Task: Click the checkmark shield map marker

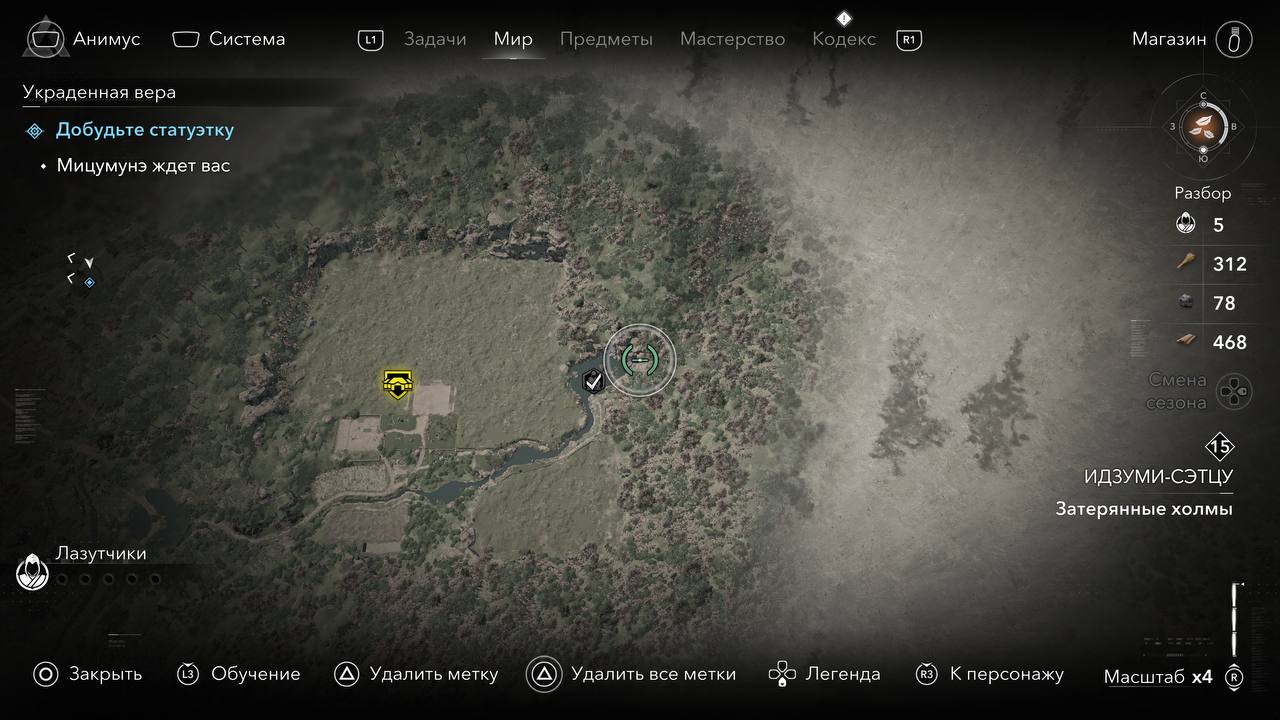Action: pos(593,380)
